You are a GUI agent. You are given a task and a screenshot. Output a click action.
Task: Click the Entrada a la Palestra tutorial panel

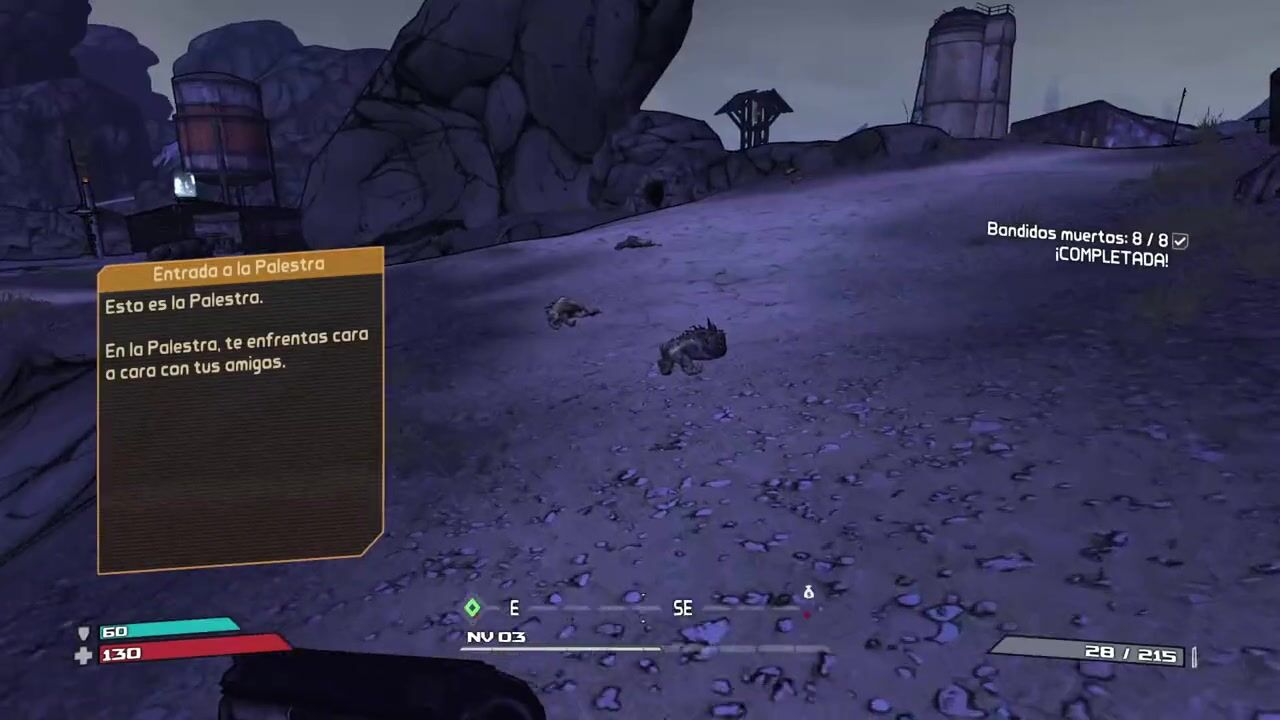click(240, 410)
